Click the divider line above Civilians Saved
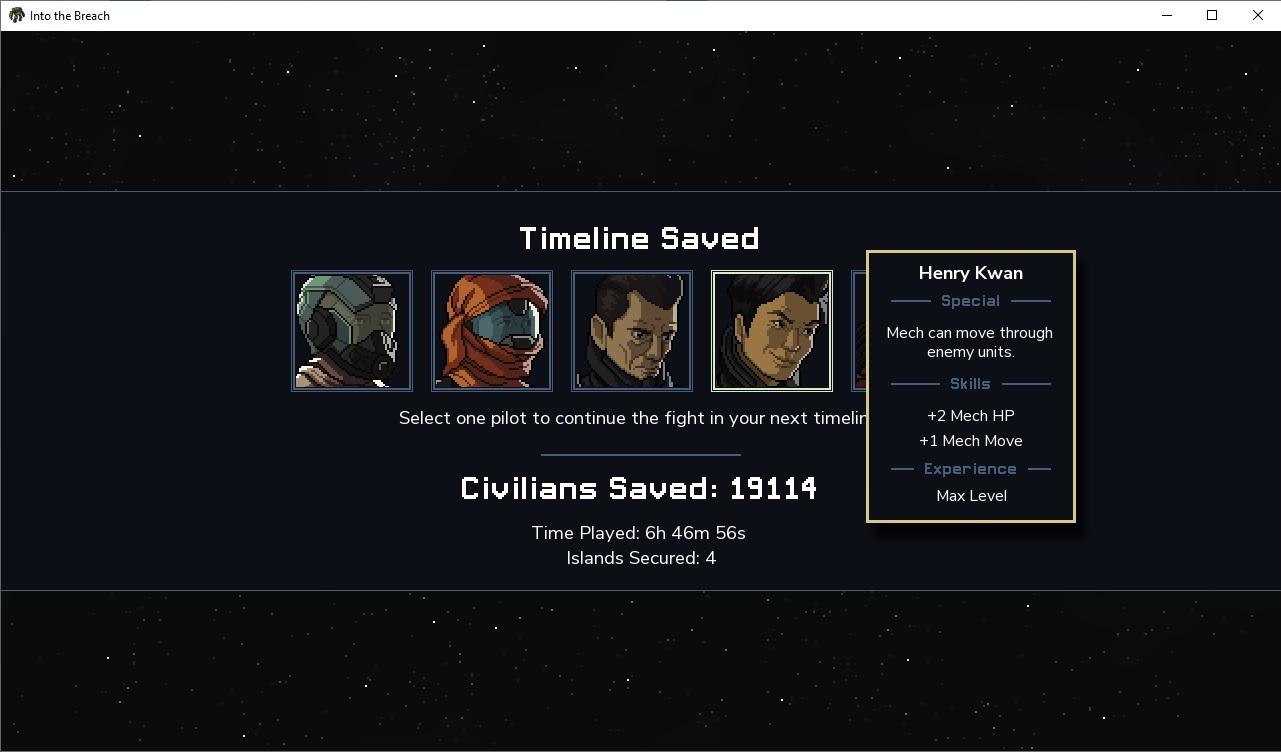Screen dimensions: 1281x753 point(639,452)
